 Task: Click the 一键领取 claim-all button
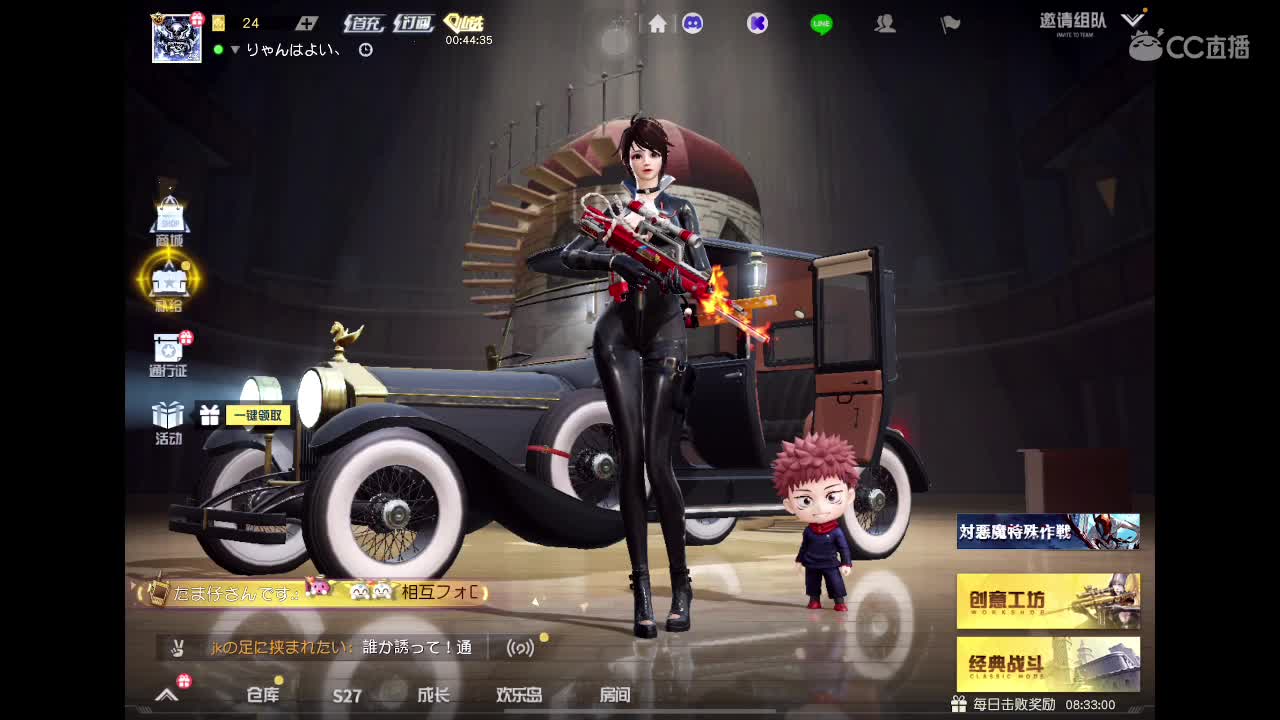(257, 413)
